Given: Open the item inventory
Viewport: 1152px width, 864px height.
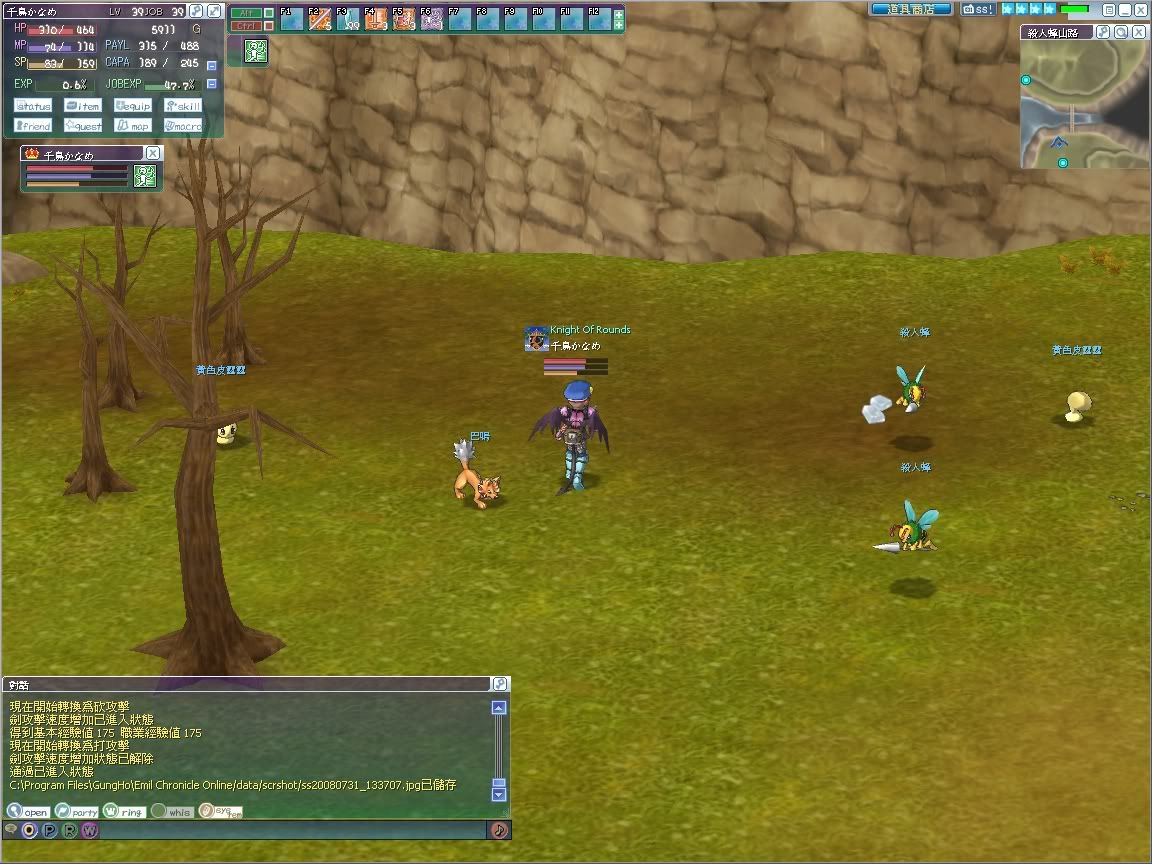Looking at the screenshot, I should pyautogui.click(x=83, y=106).
